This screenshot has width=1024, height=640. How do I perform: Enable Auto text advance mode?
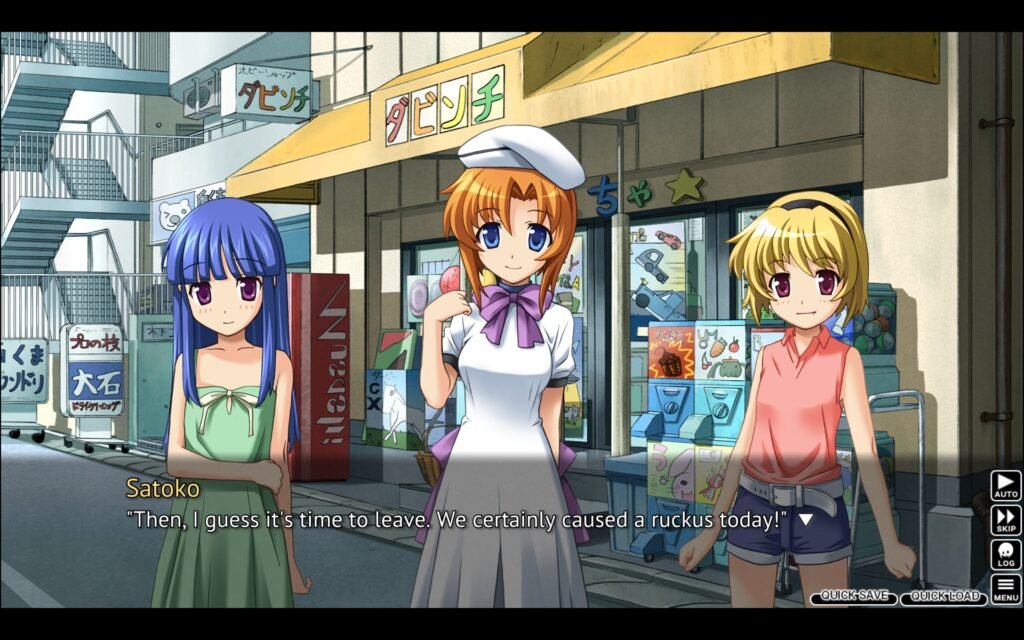1005,486
